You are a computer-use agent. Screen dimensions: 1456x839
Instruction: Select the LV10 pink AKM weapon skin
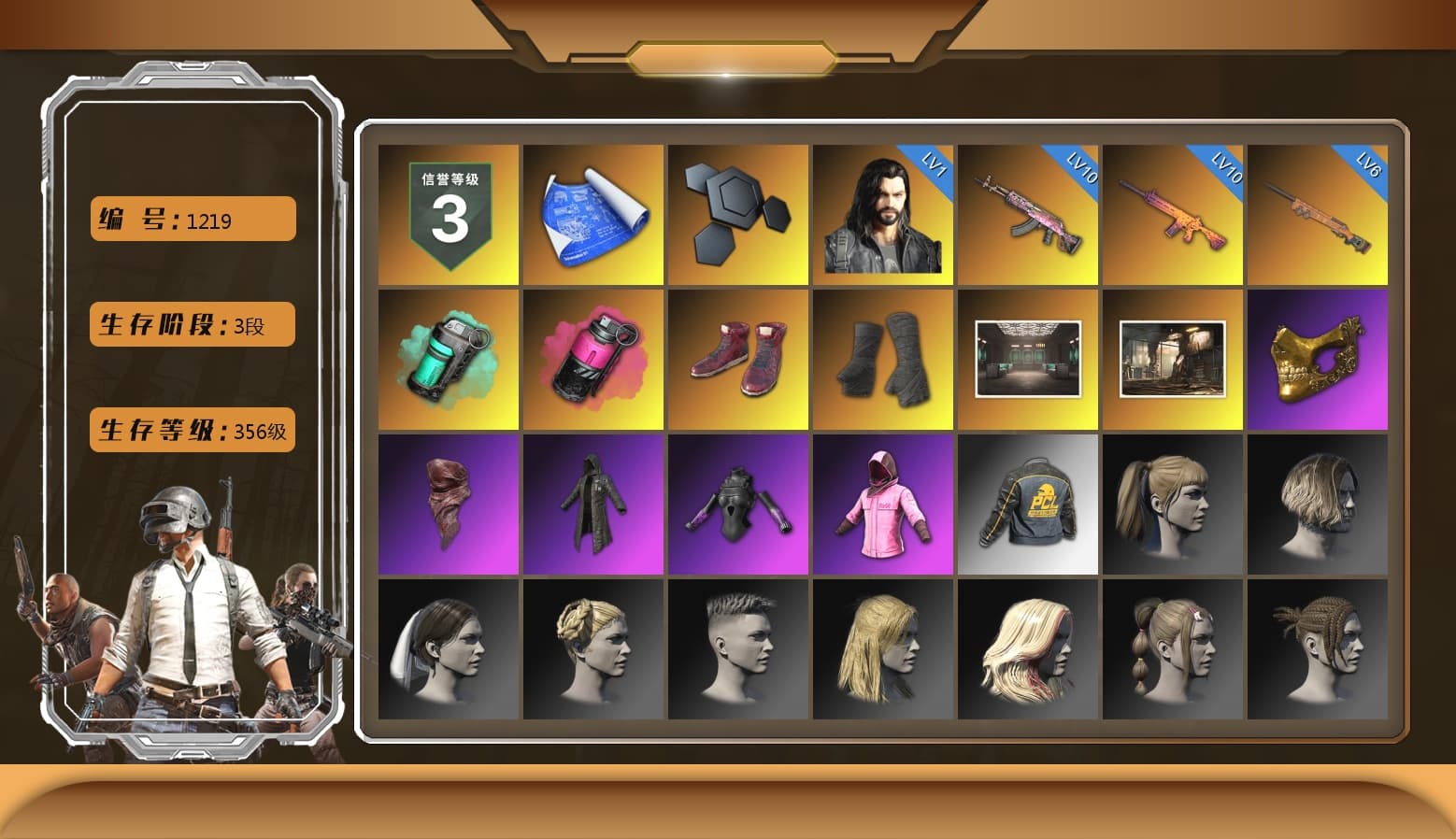[x=1028, y=212]
